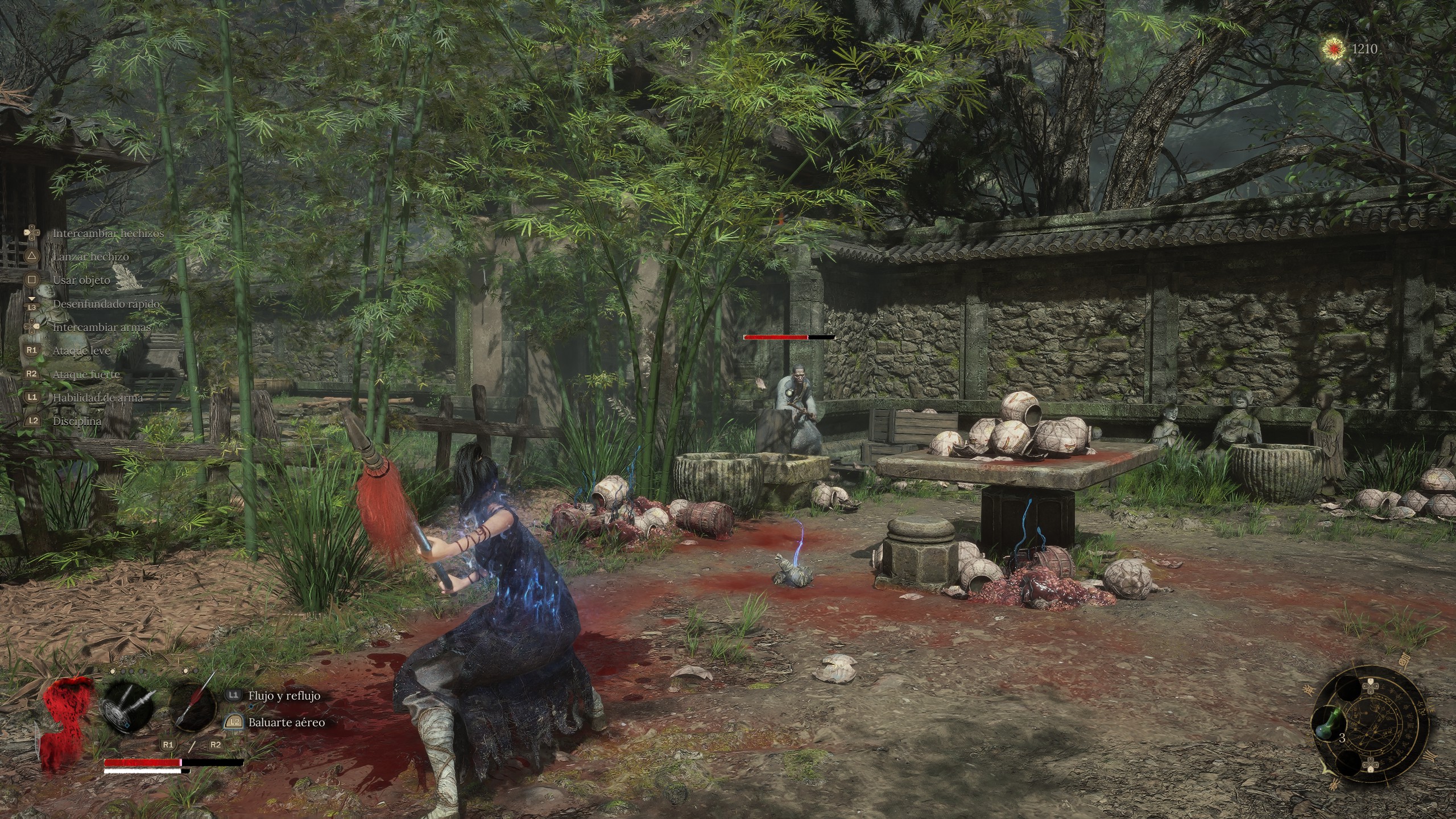Choose the Flujo y reflujo weapon skill
1456x819 pixels.
click(284, 696)
